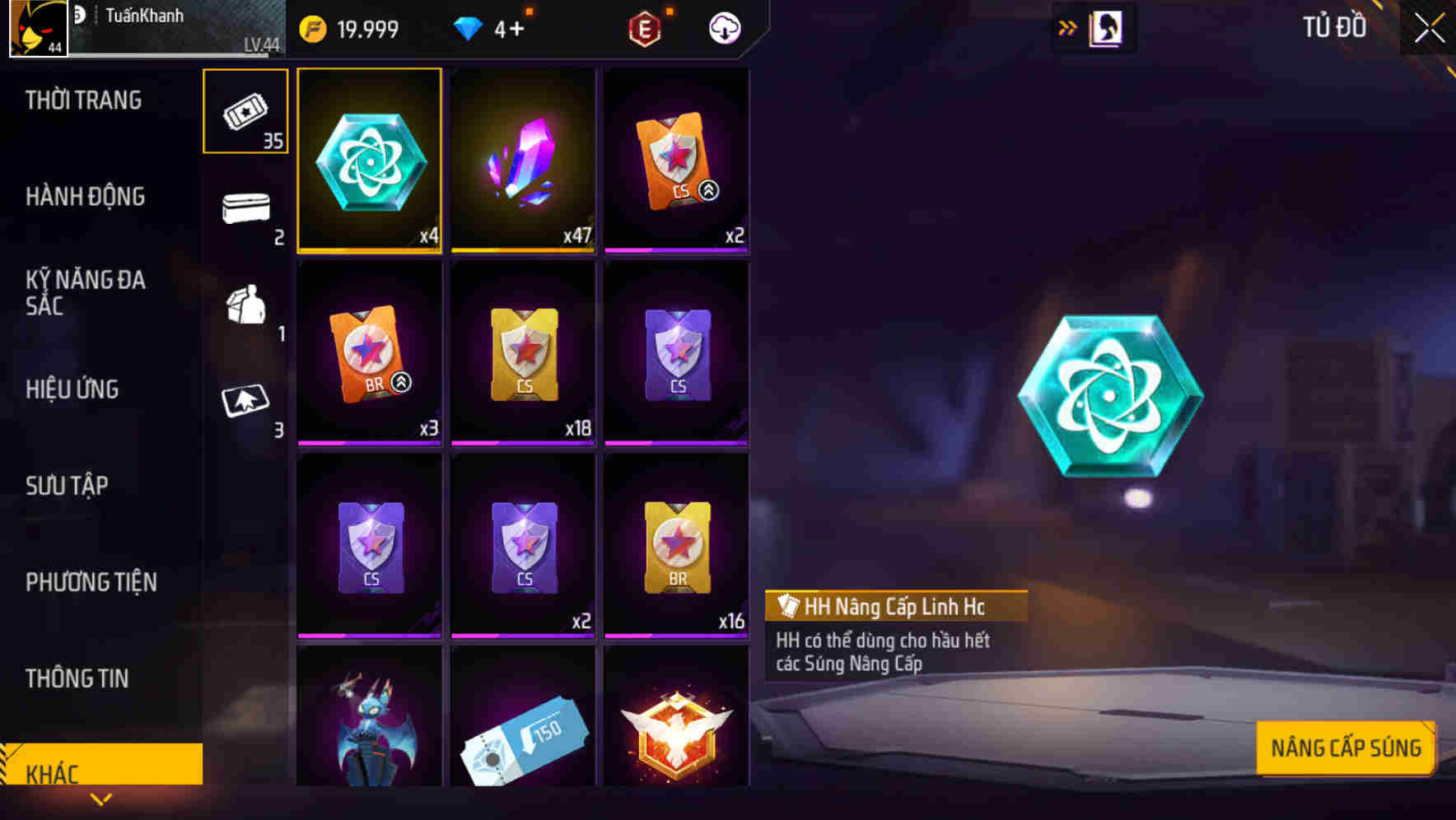1456x820 pixels.
Task: Select the ticket filter icon showing 35
Action: [245, 109]
